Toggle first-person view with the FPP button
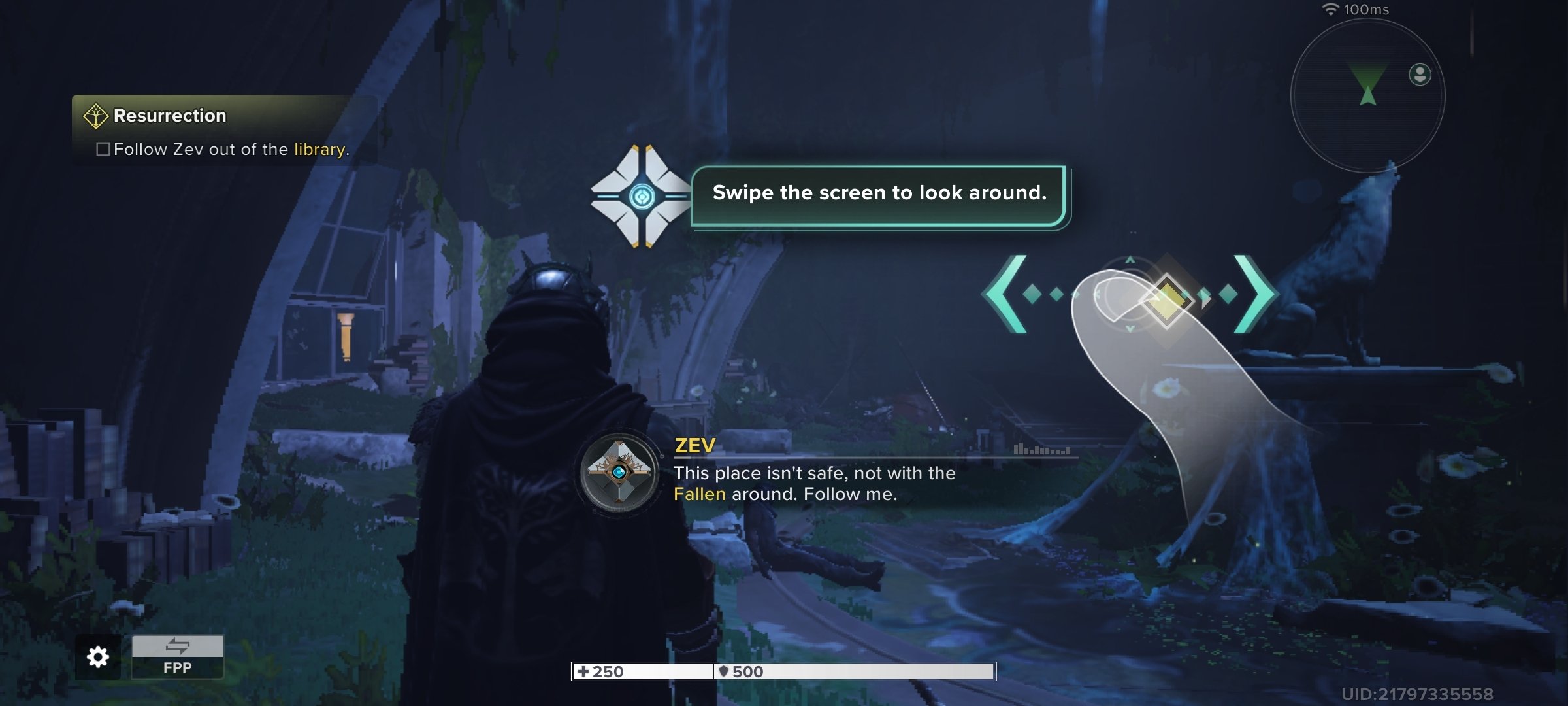Image resolution: width=1568 pixels, height=706 pixels. [x=176, y=668]
